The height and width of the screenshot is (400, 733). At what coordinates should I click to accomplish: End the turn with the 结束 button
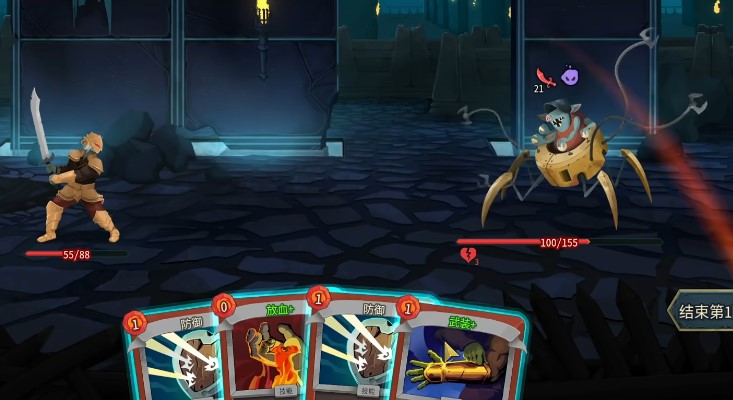coord(703,312)
